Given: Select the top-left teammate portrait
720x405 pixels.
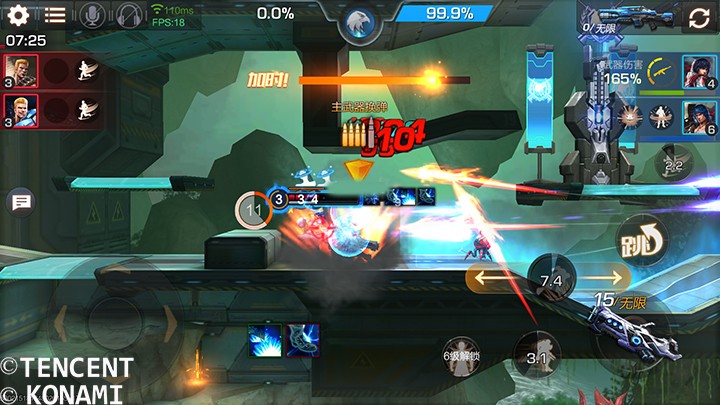Looking at the screenshot, I should coord(20,70).
